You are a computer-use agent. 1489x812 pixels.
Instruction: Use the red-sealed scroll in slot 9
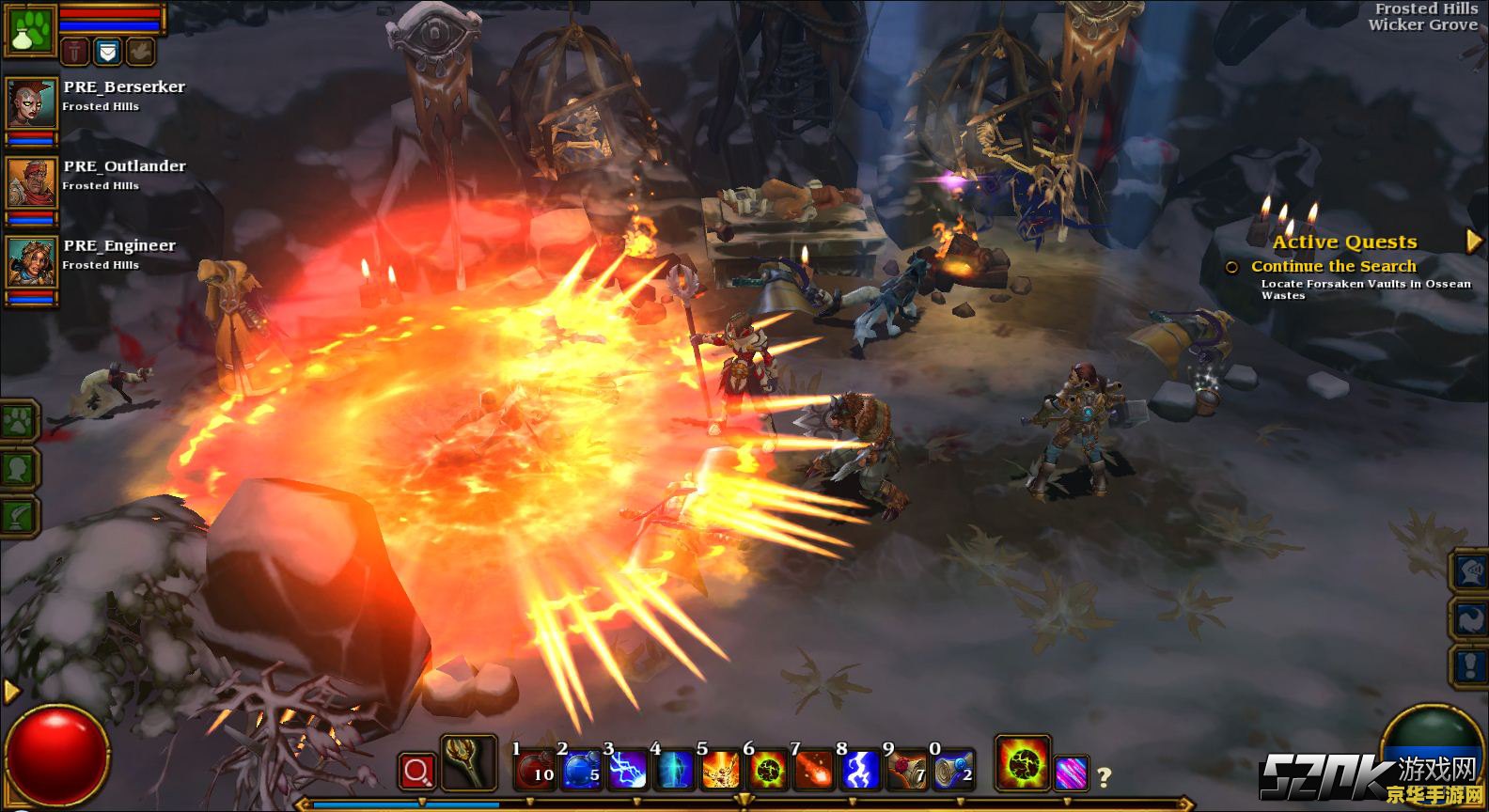[x=906, y=769]
